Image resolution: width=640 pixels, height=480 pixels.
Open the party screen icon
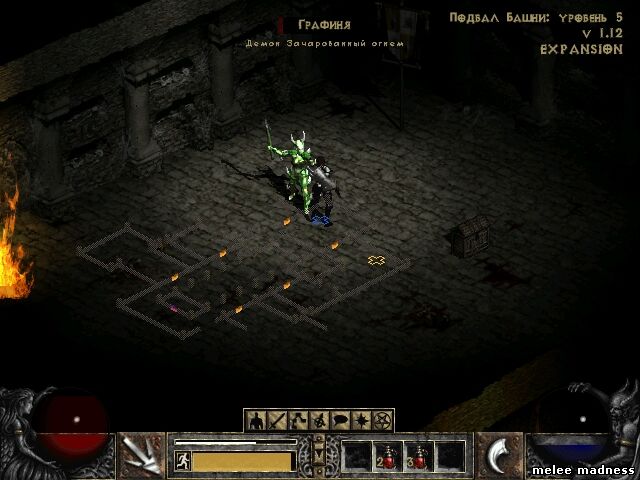319,420
